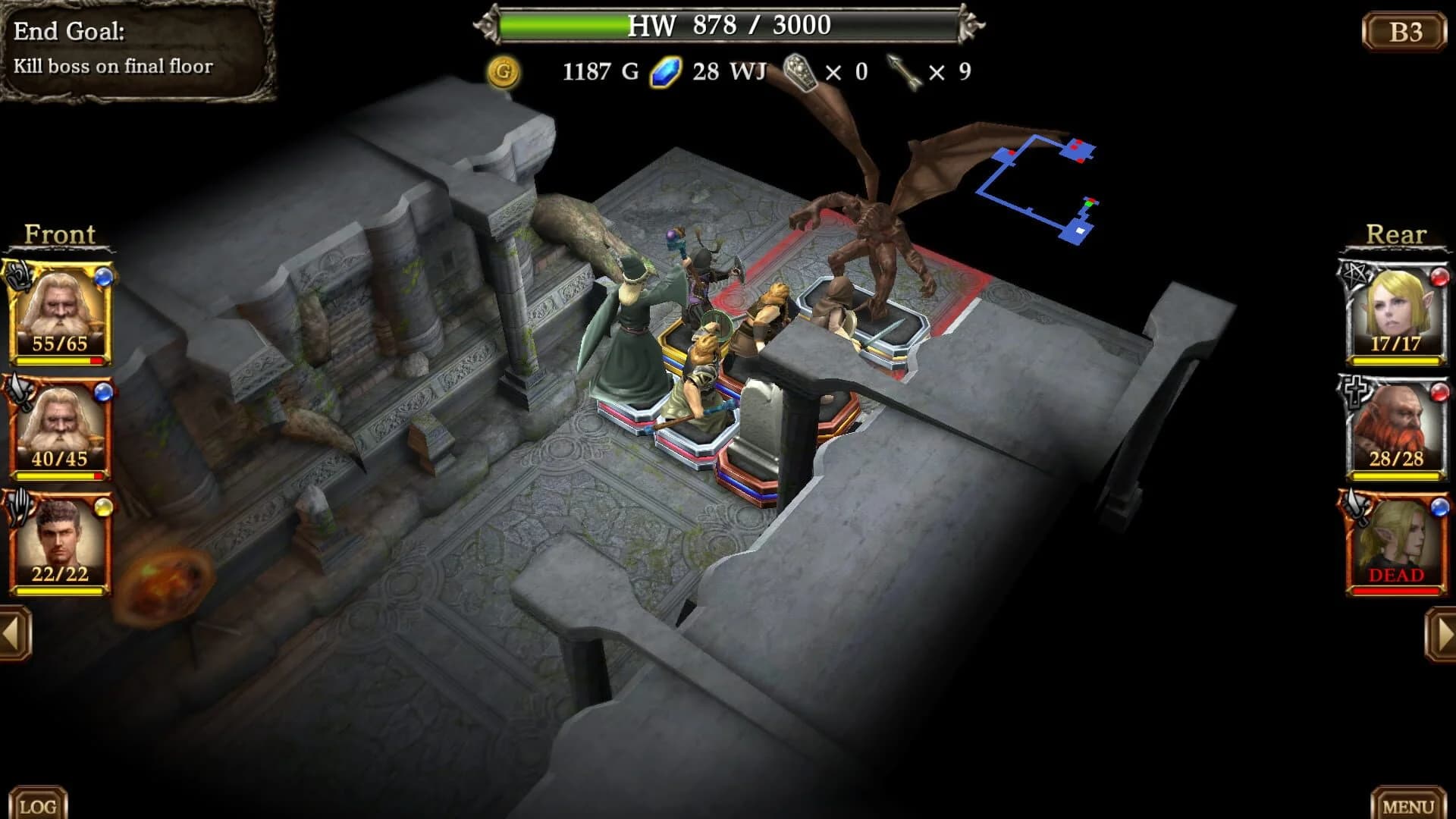Select the holy cross icon on dwarf priest portrait

1354,390
